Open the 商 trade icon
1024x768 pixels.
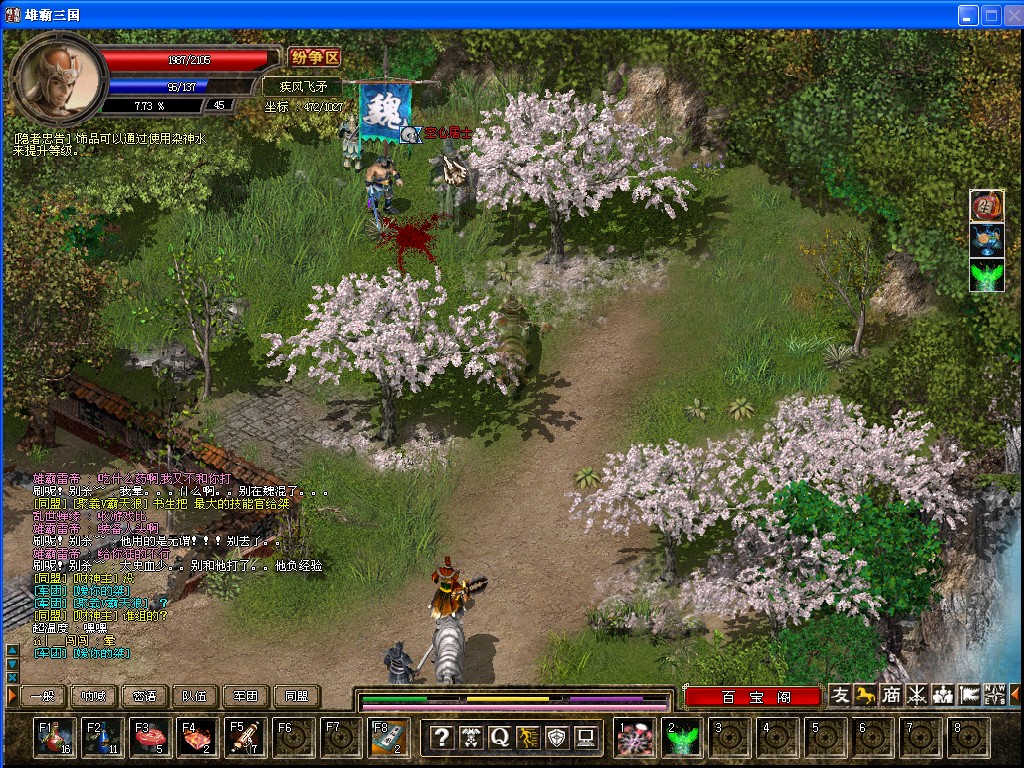[891, 695]
